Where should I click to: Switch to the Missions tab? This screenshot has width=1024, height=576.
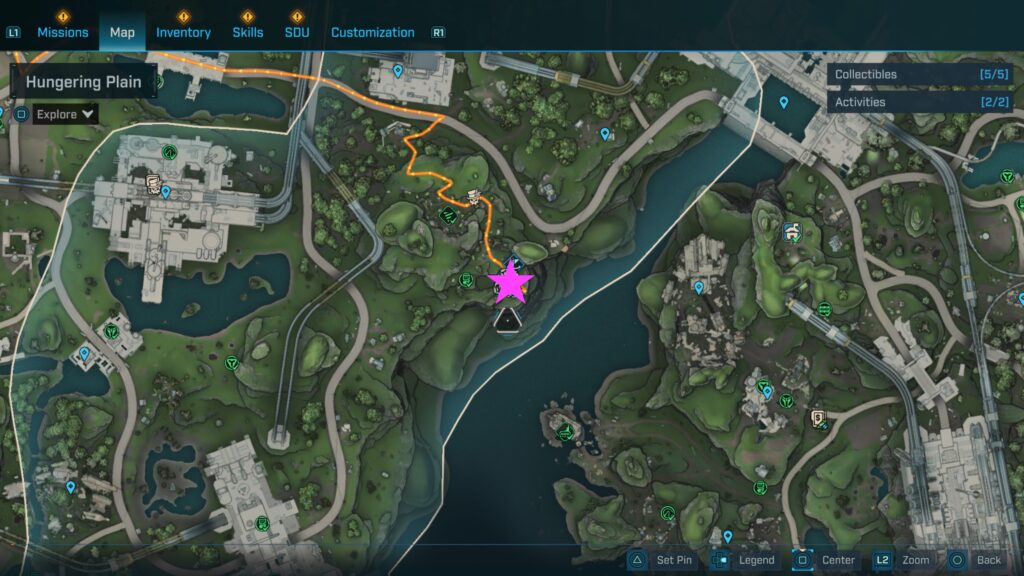(63, 32)
